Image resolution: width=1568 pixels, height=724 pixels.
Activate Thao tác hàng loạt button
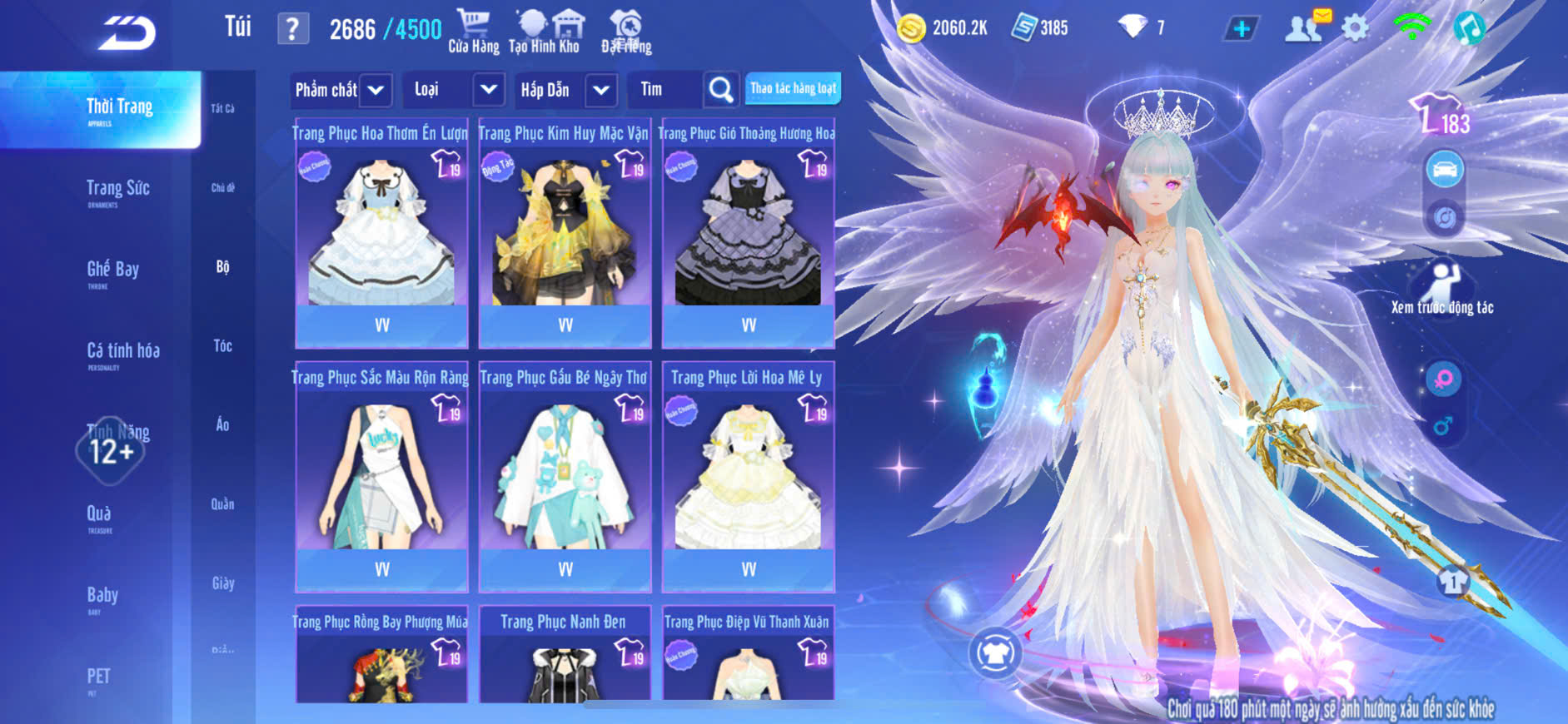click(x=793, y=88)
